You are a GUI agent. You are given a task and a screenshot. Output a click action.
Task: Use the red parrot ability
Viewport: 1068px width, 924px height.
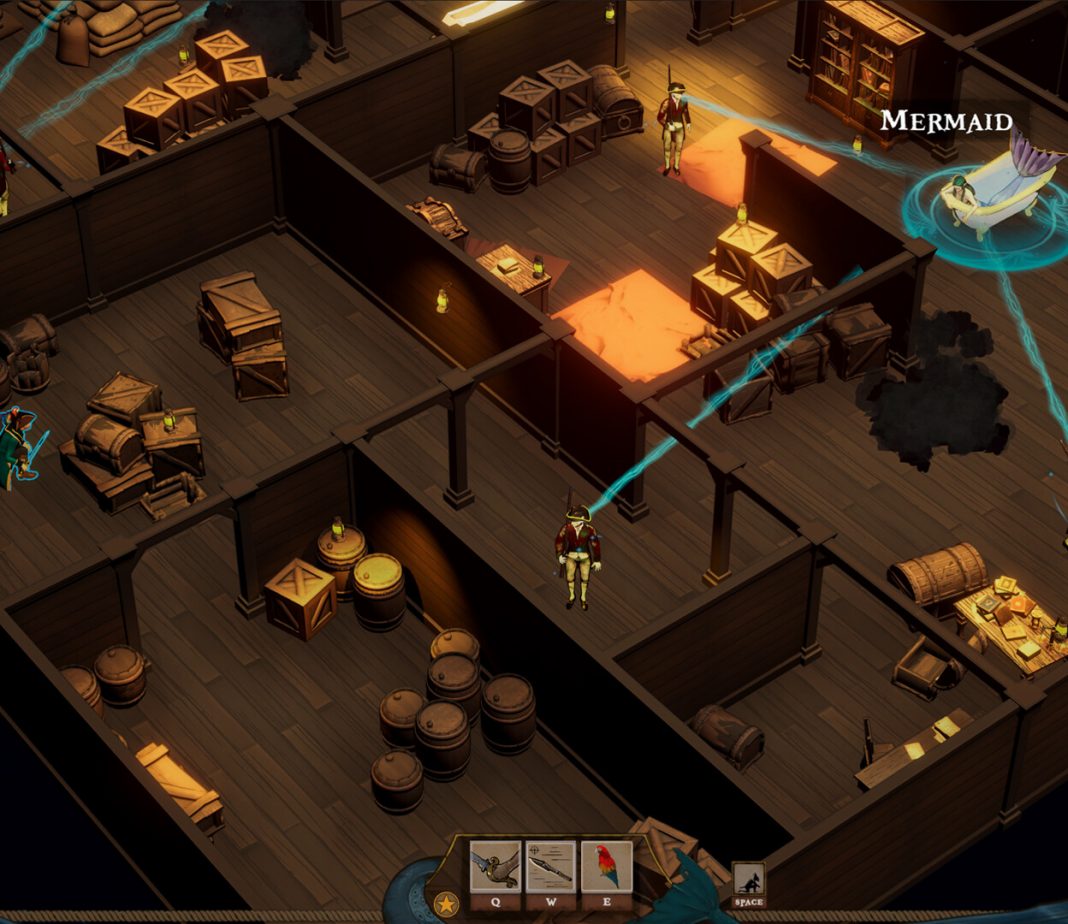pyautogui.click(x=606, y=867)
